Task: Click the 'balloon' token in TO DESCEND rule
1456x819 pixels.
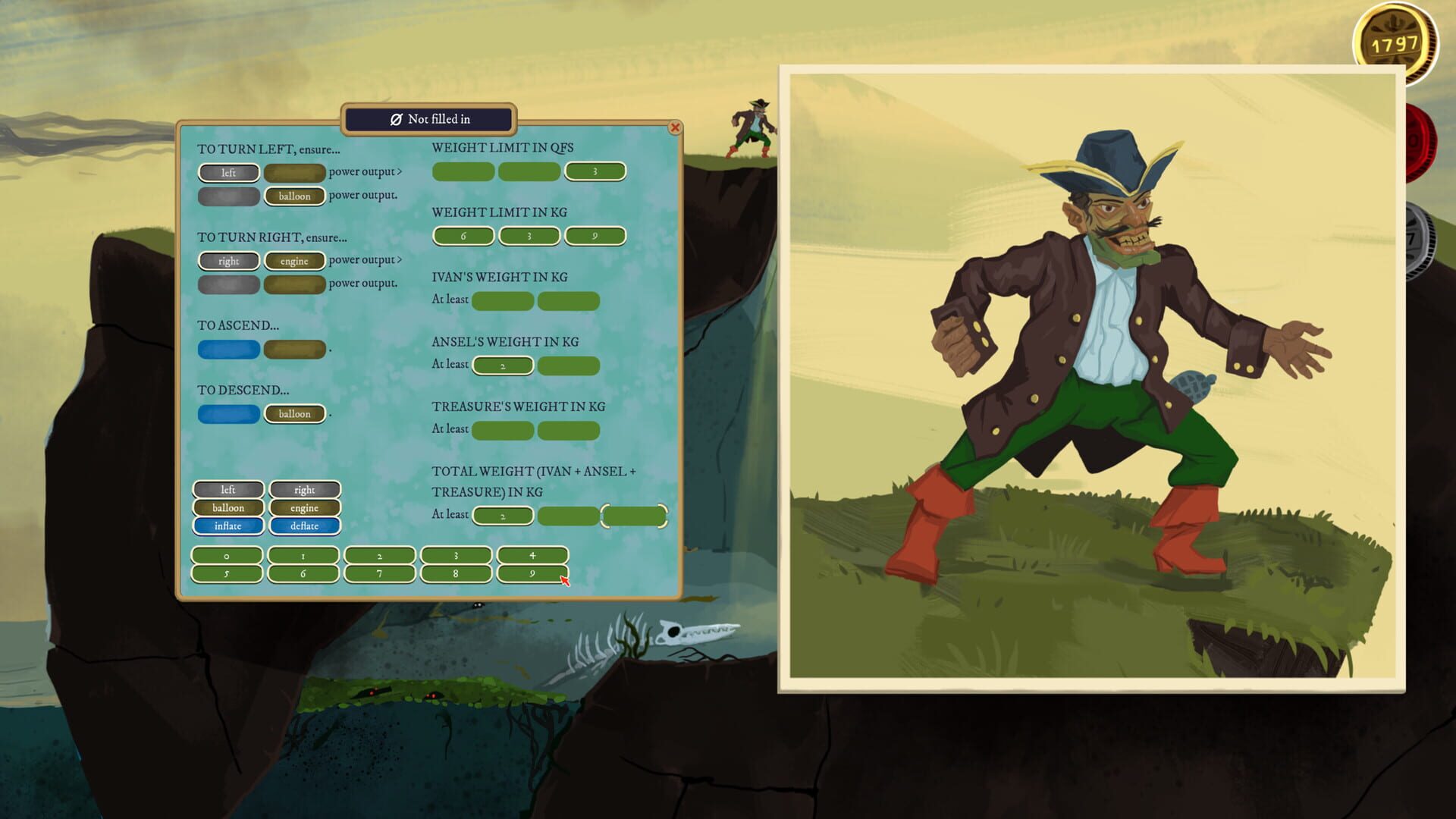Action: [x=295, y=414]
